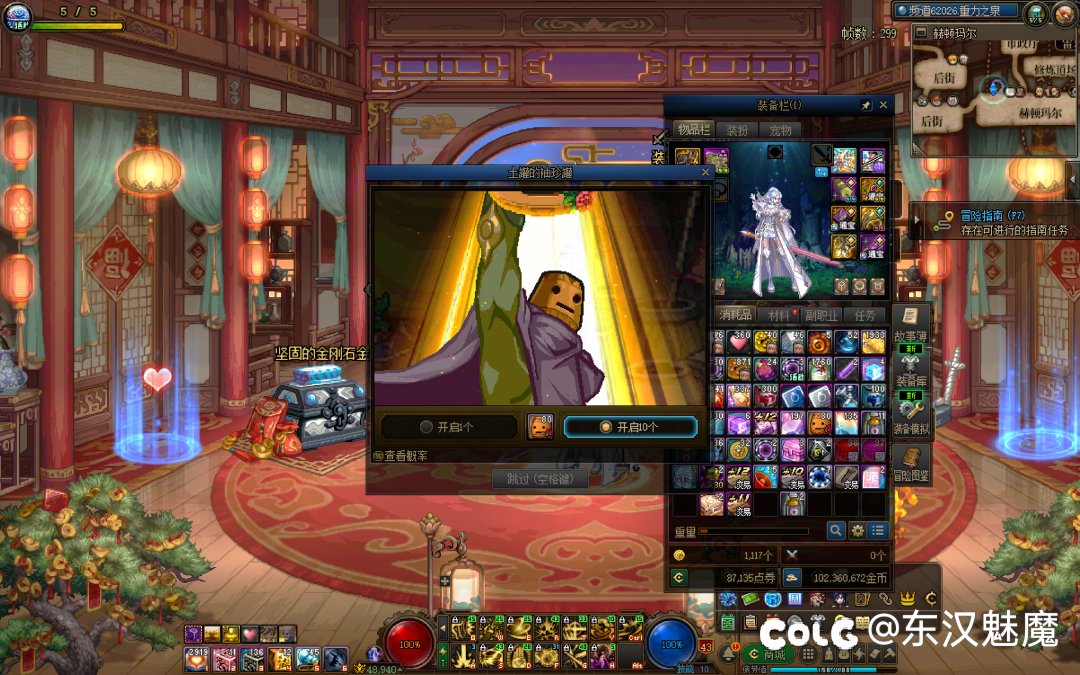The height and width of the screenshot is (675, 1080).
Task: Open the 材料 materials tab
Action: 780,315
